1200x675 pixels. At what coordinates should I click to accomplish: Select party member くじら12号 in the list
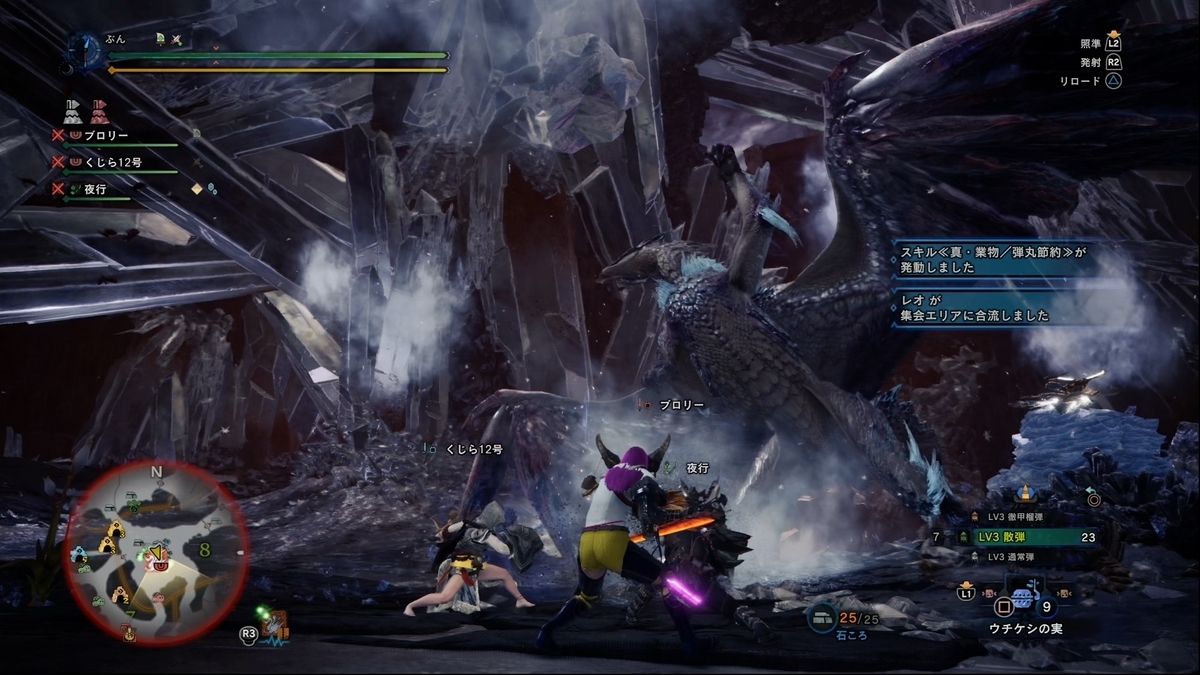[x=111, y=161]
